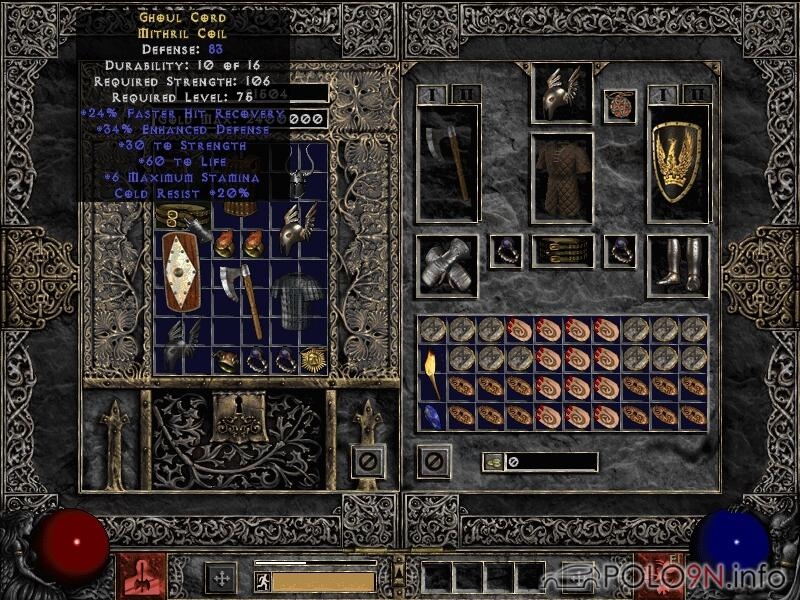Pick the ring next to the gauntlets

505,251
